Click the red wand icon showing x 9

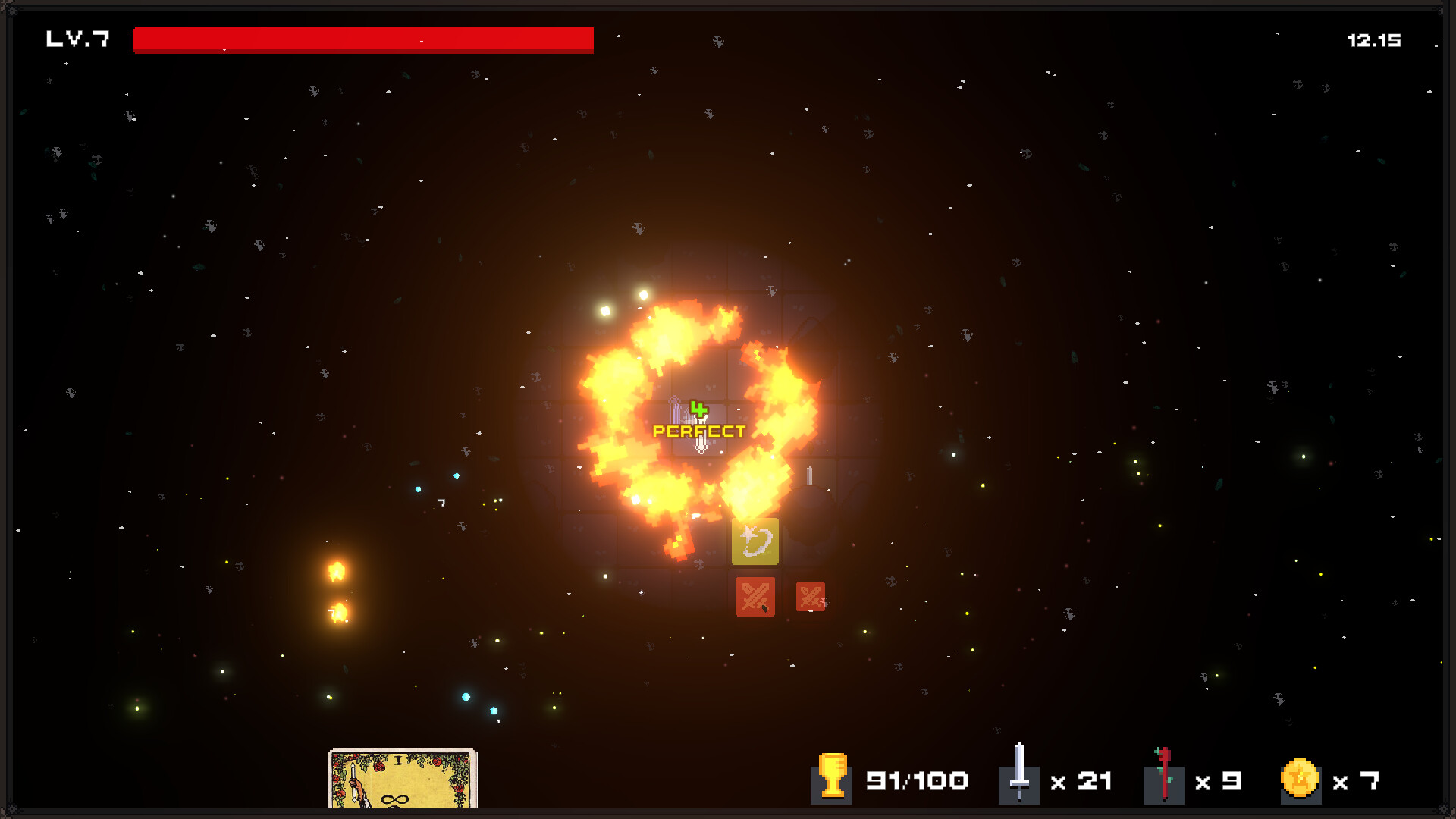click(x=1163, y=780)
